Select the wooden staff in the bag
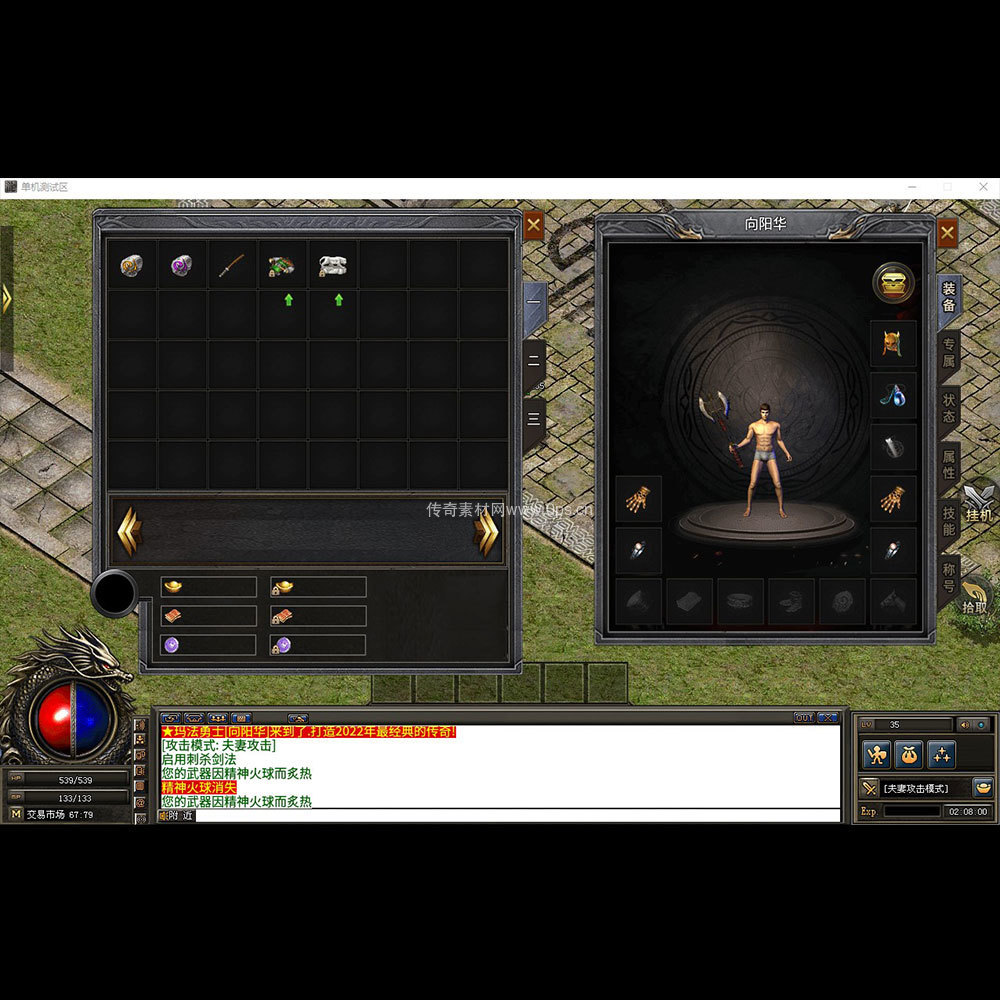1000x1000 pixels. (x=233, y=265)
